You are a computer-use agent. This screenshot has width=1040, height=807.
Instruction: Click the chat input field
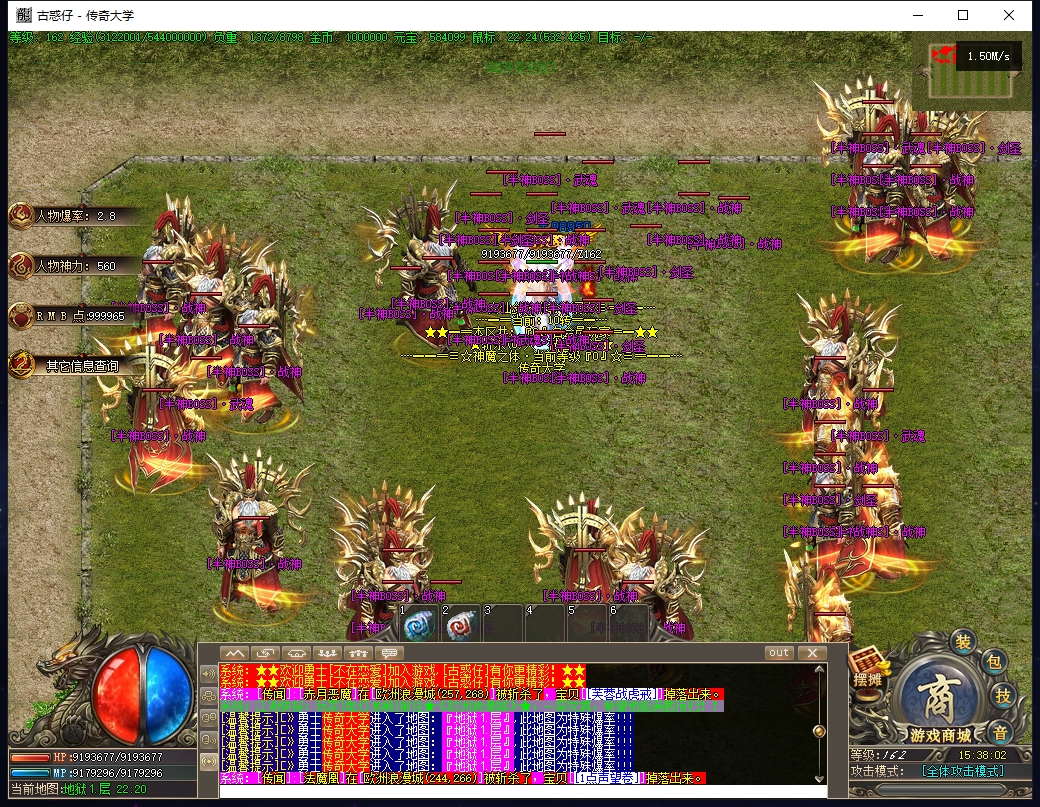pos(520,791)
